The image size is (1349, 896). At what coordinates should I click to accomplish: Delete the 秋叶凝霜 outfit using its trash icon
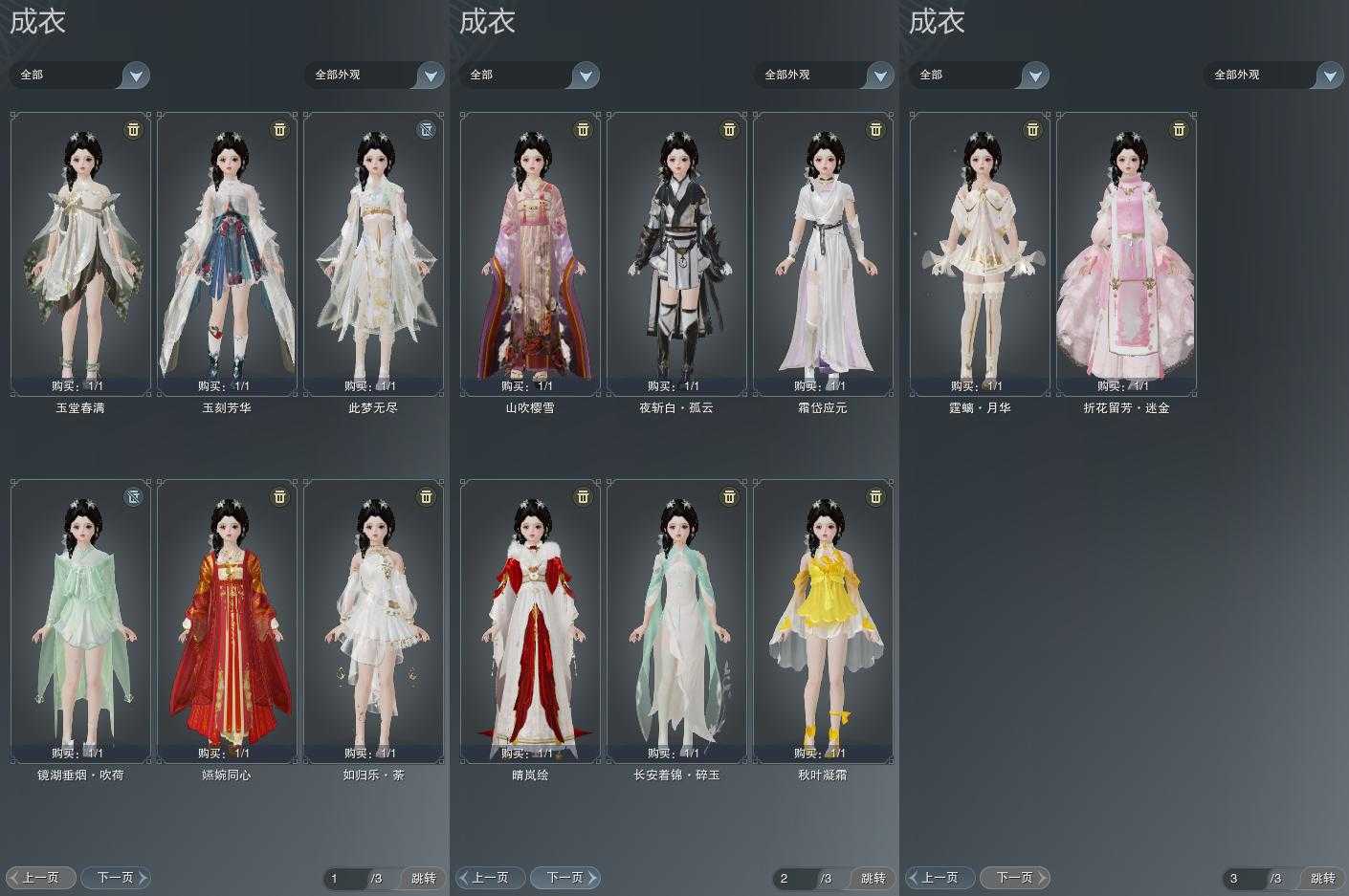coord(875,496)
